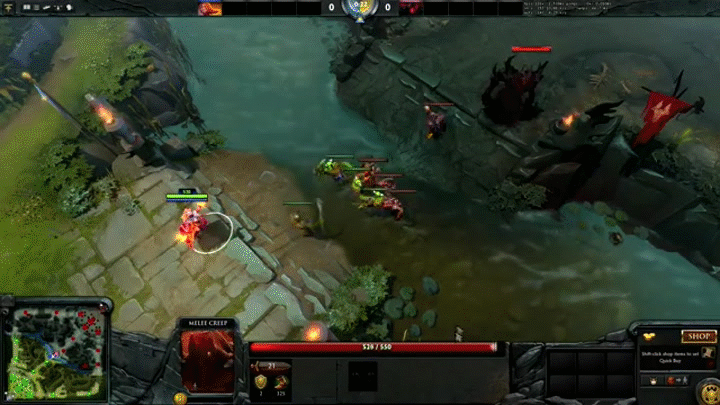
Task: Click the day-night clock emblem at top center
Action: point(359,9)
